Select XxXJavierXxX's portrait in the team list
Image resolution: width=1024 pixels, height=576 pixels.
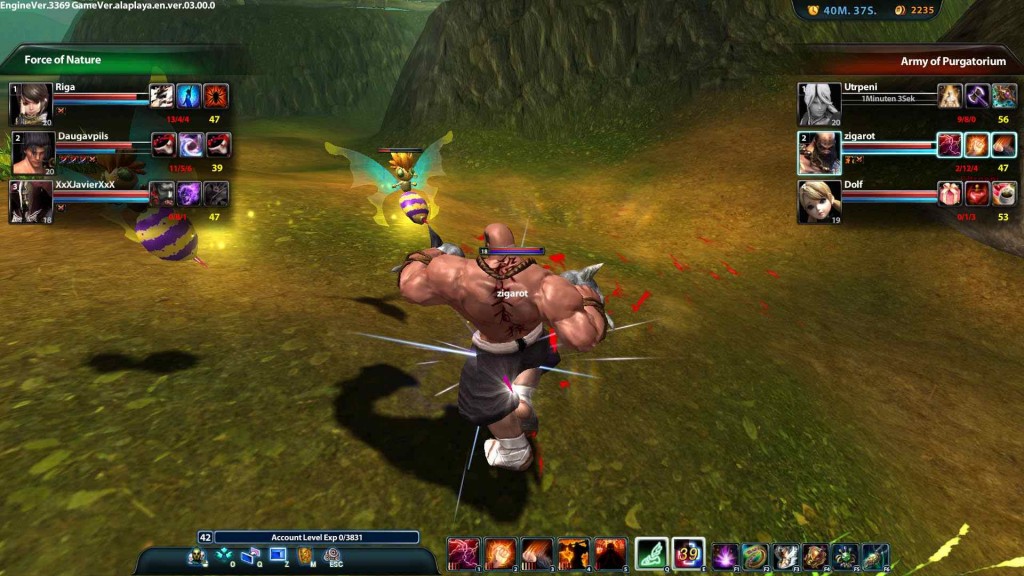click(31, 200)
